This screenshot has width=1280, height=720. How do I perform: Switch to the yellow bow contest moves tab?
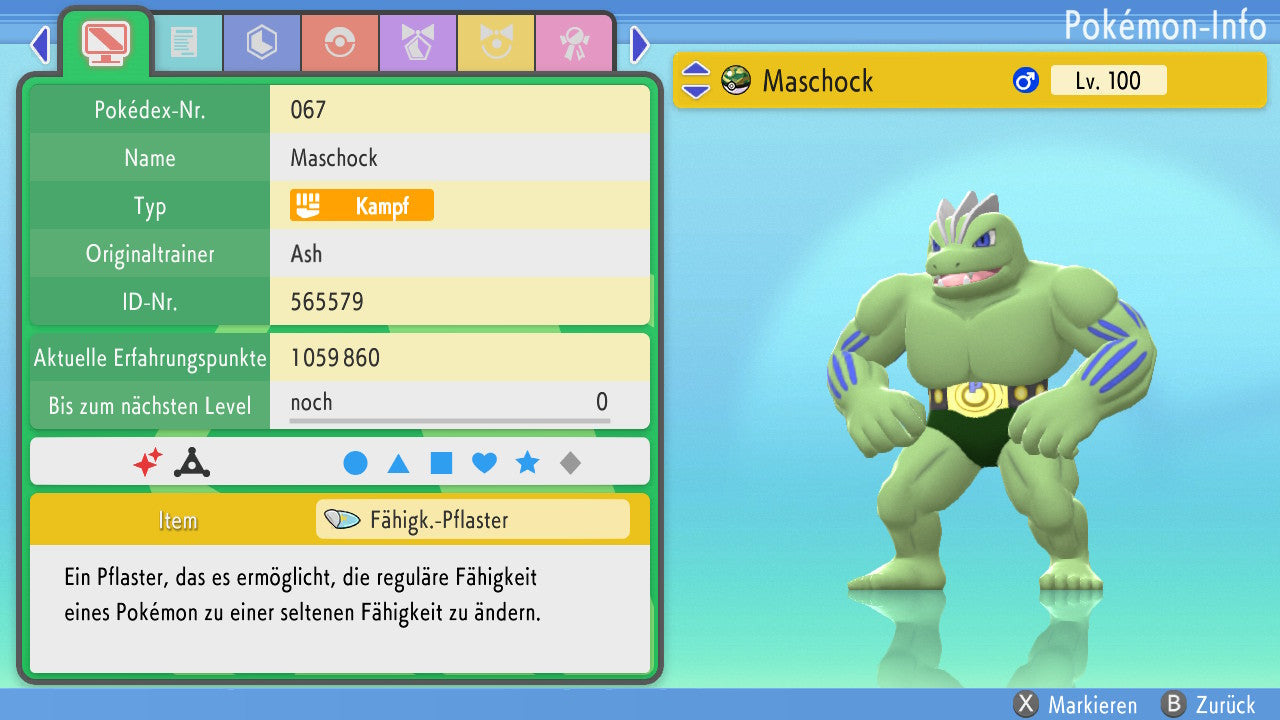[x=495, y=41]
